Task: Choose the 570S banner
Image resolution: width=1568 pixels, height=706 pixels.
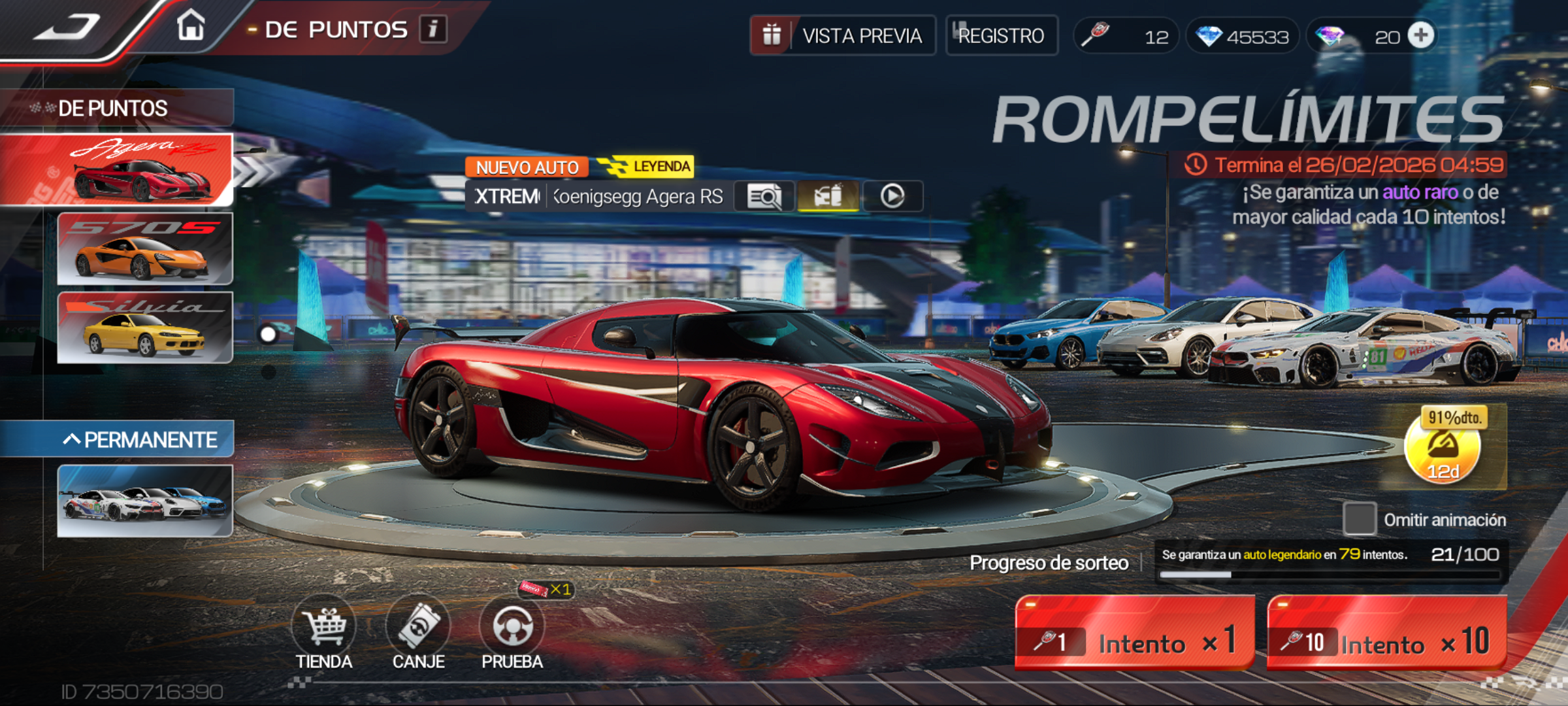Action: coord(145,249)
